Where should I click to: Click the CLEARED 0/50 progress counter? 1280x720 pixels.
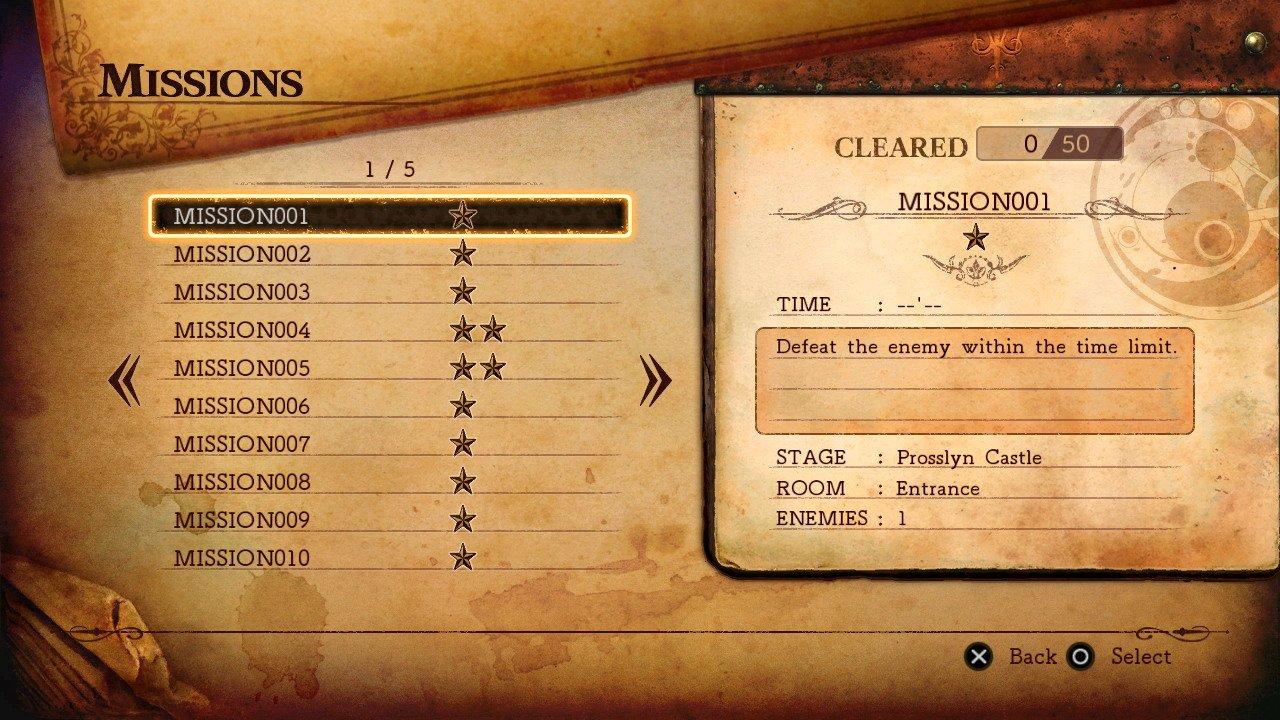[x=1048, y=143]
